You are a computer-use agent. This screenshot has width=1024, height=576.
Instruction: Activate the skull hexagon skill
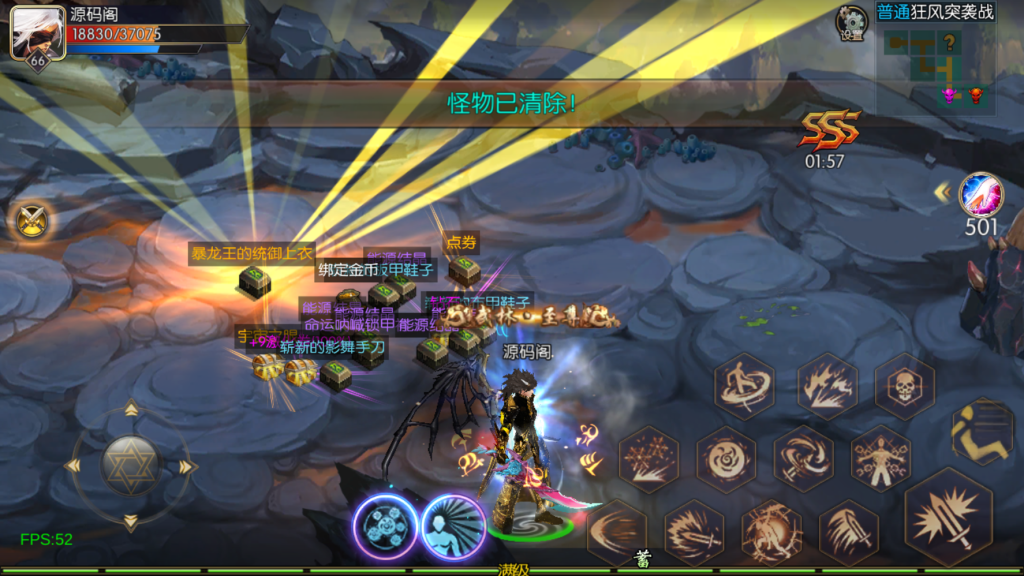pos(905,386)
